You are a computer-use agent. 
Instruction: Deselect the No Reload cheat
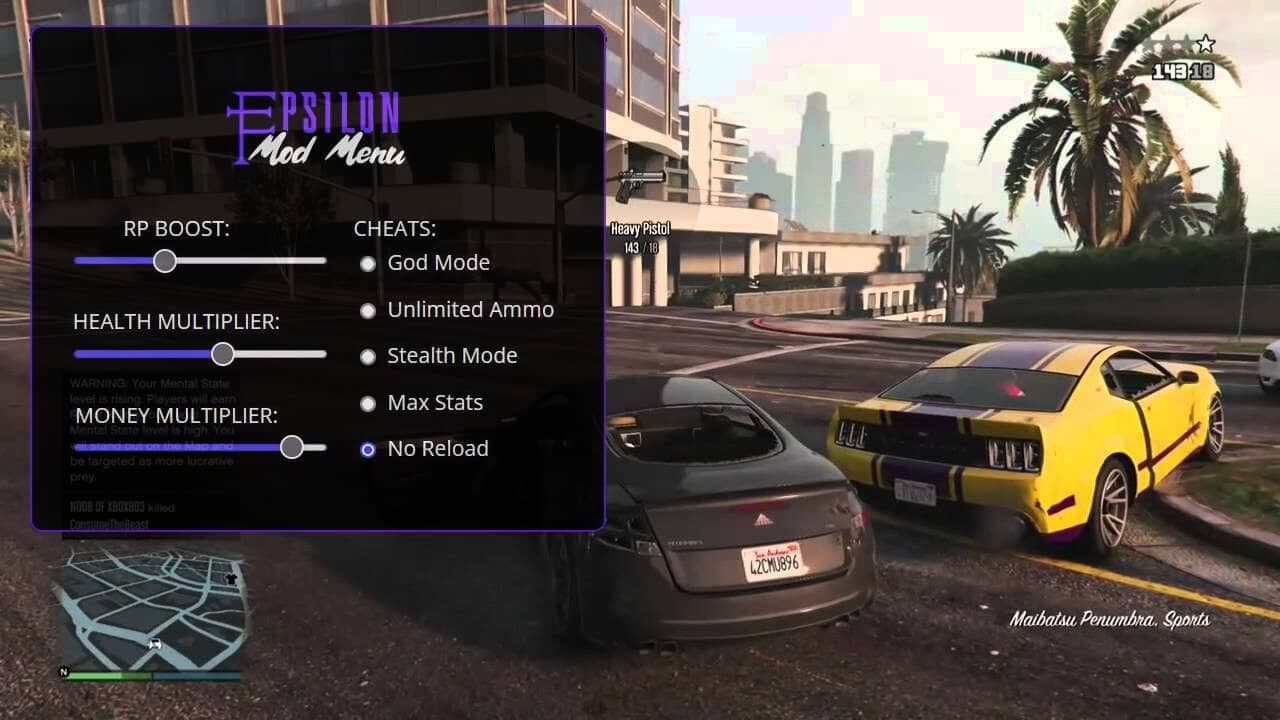tap(368, 449)
